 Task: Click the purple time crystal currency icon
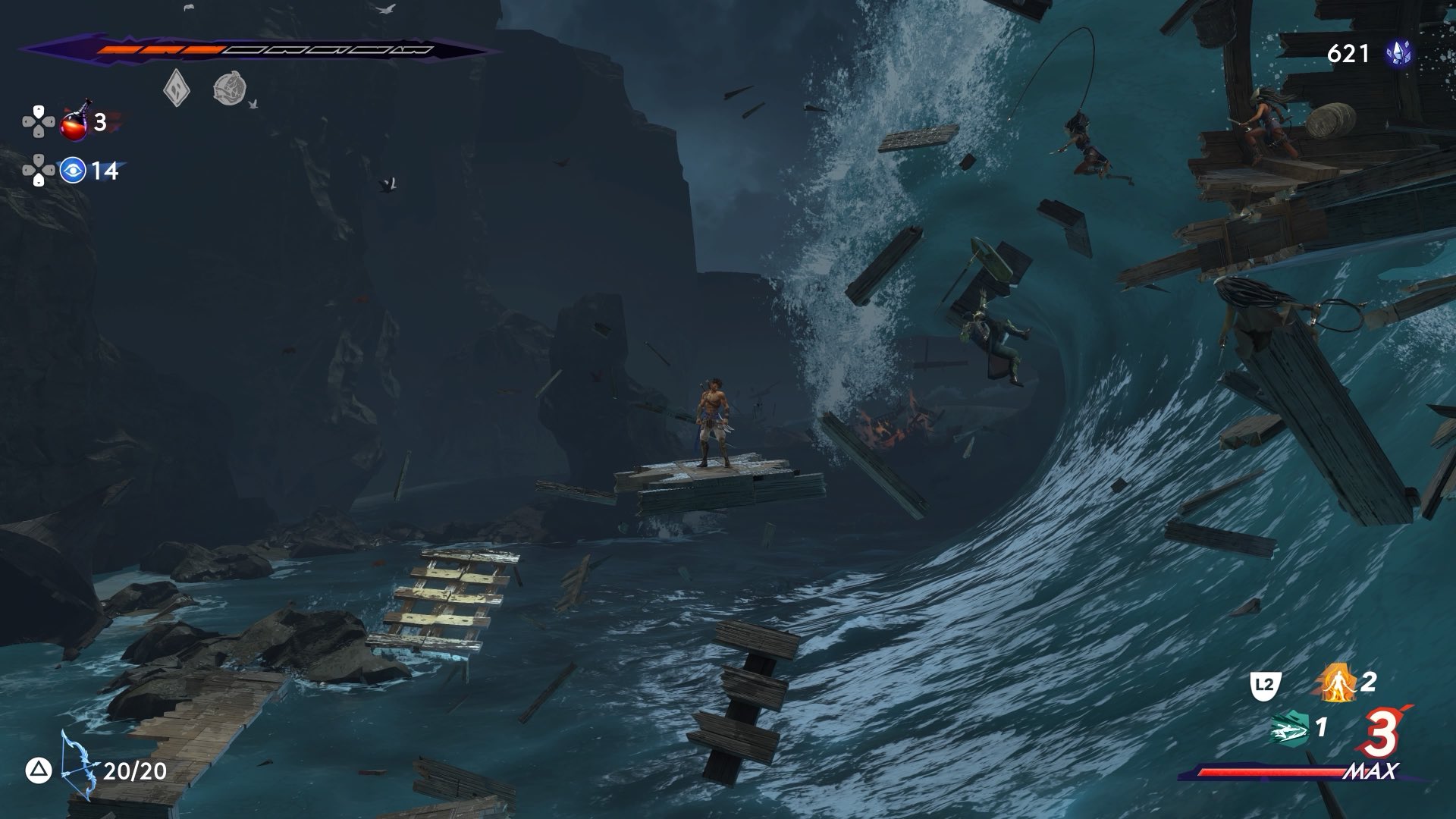click(x=1399, y=54)
